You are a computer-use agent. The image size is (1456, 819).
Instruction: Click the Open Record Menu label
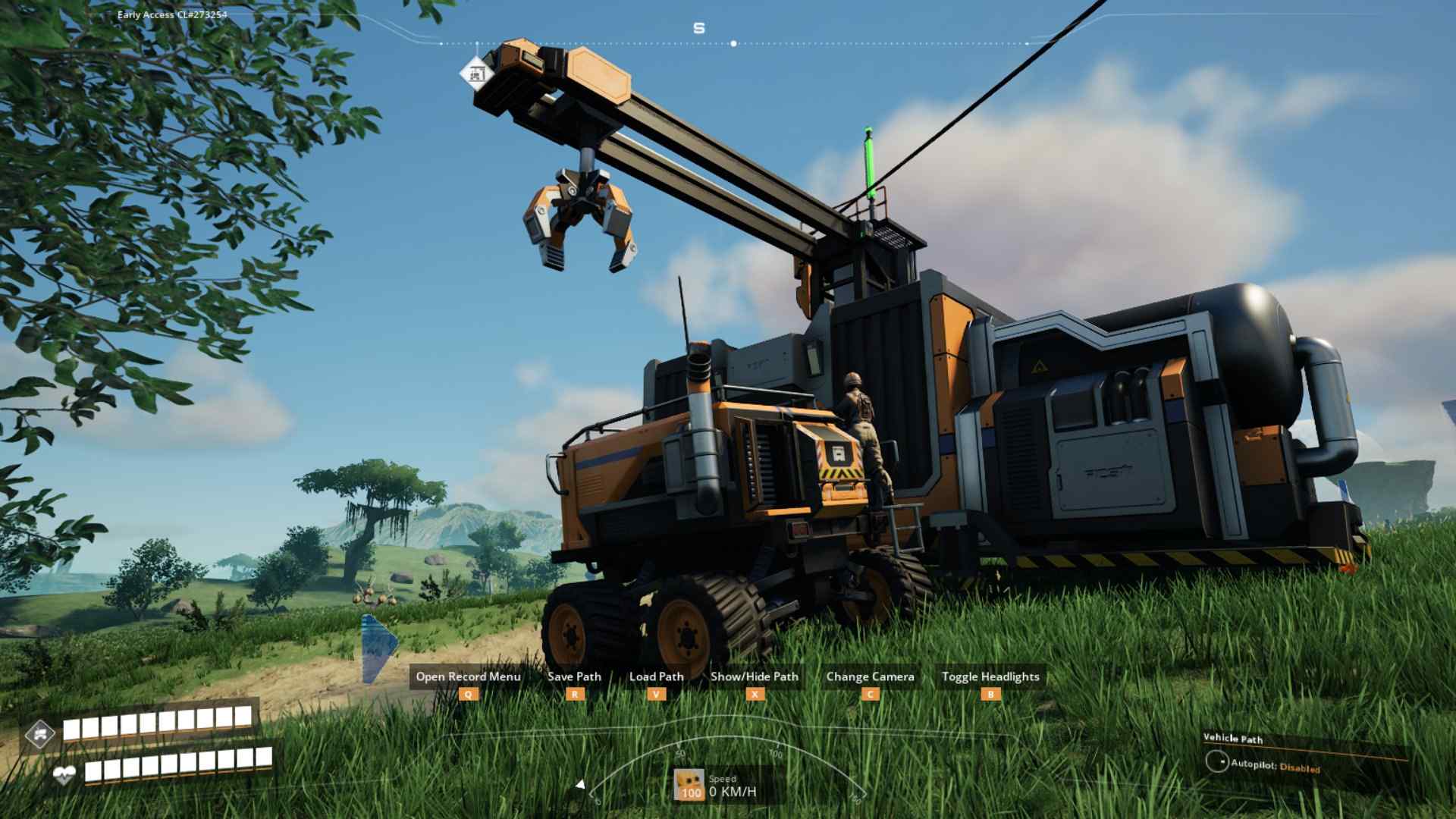pos(468,676)
